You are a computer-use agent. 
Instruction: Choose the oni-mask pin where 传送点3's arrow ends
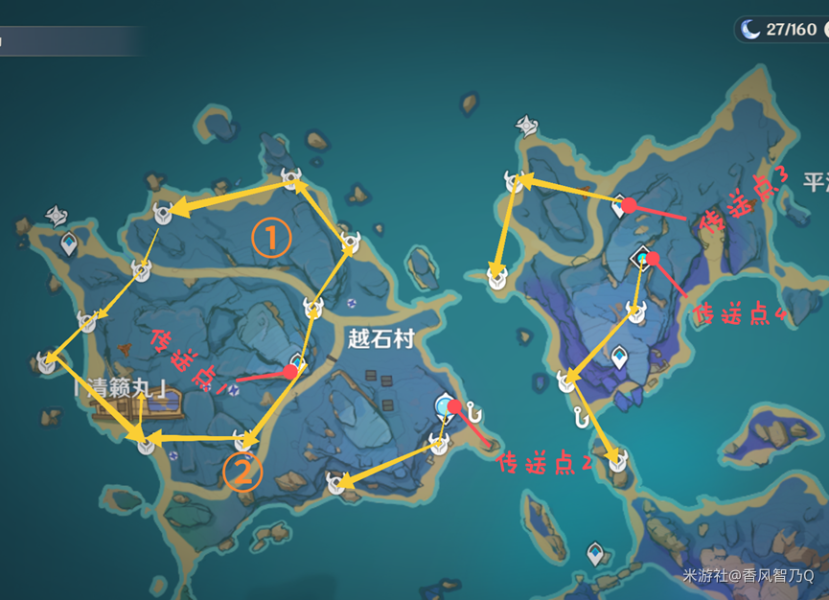point(516,181)
